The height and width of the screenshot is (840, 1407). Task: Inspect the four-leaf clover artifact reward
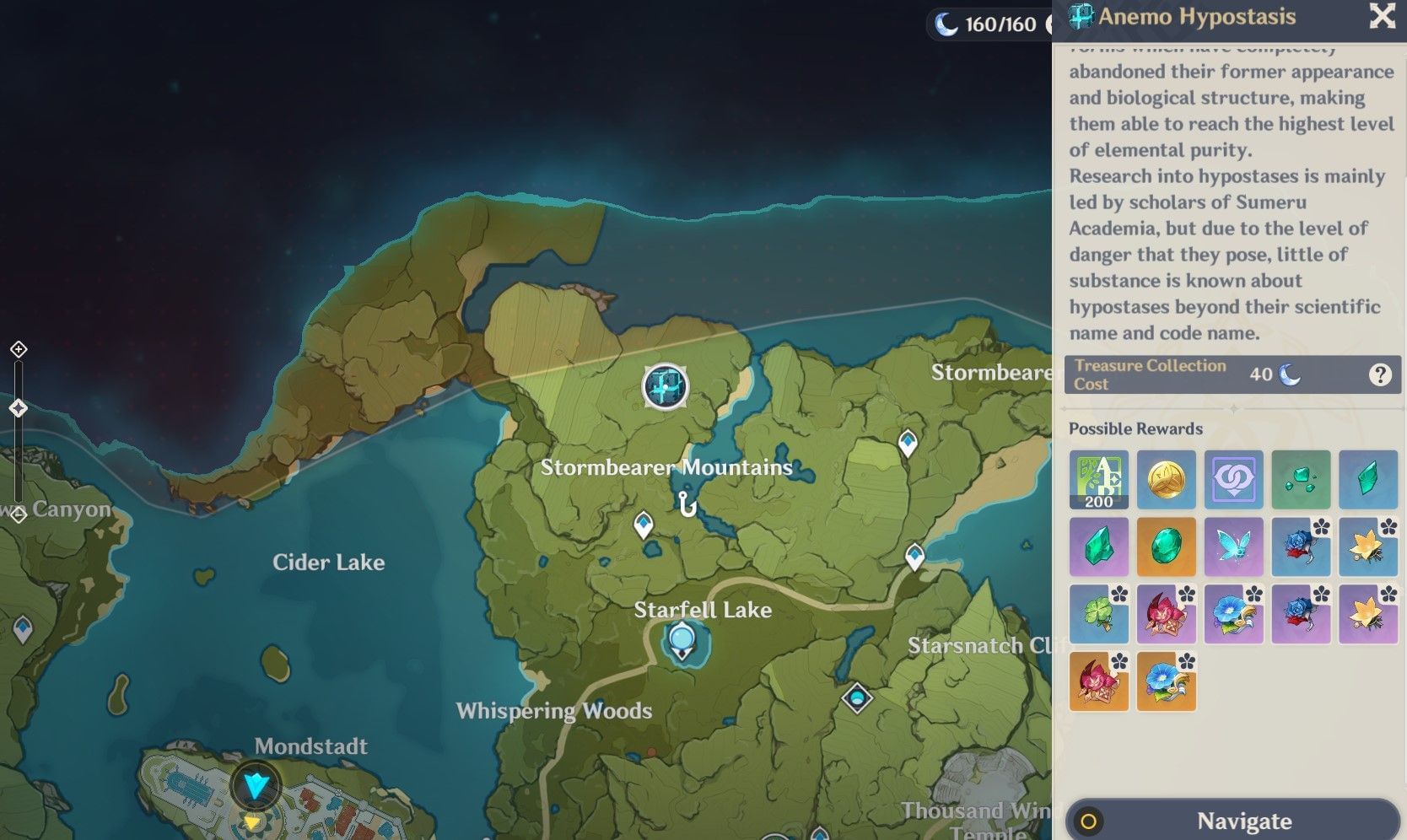[x=1098, y=615]
